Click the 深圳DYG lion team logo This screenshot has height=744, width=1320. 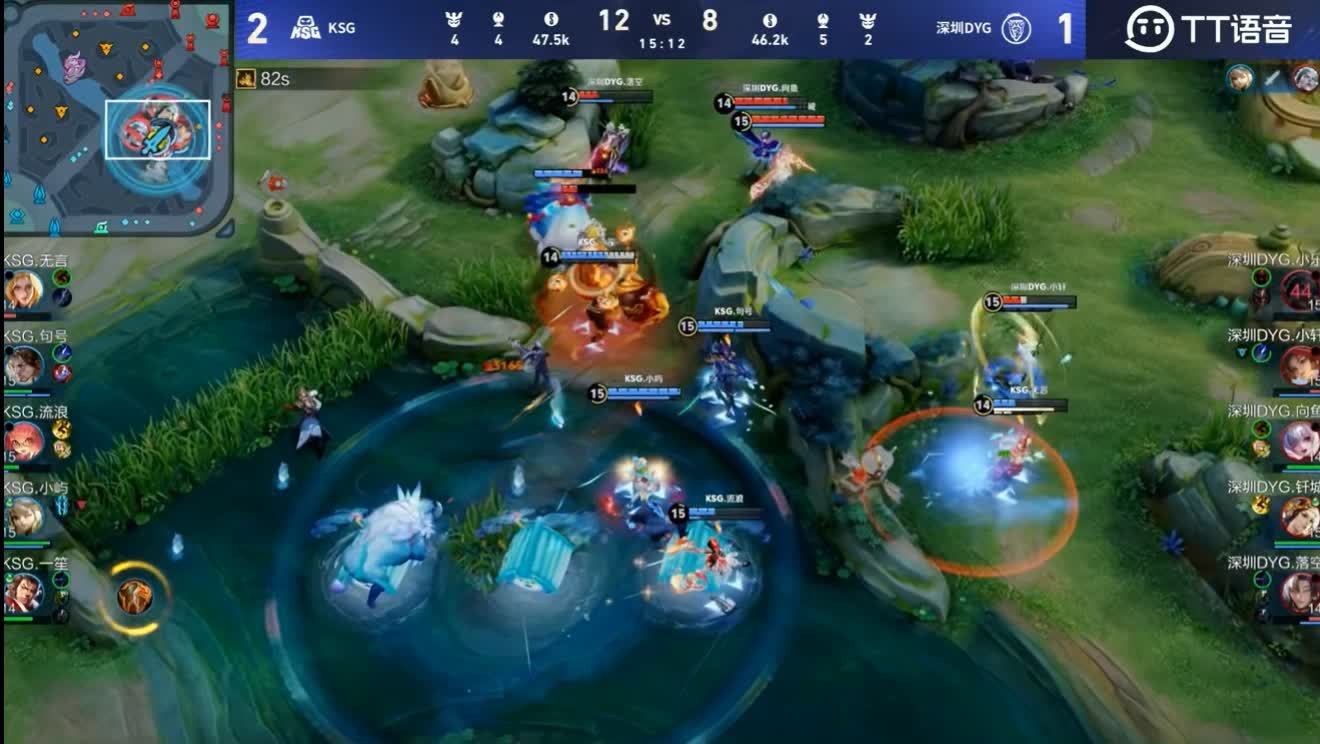pos(1017,28)
